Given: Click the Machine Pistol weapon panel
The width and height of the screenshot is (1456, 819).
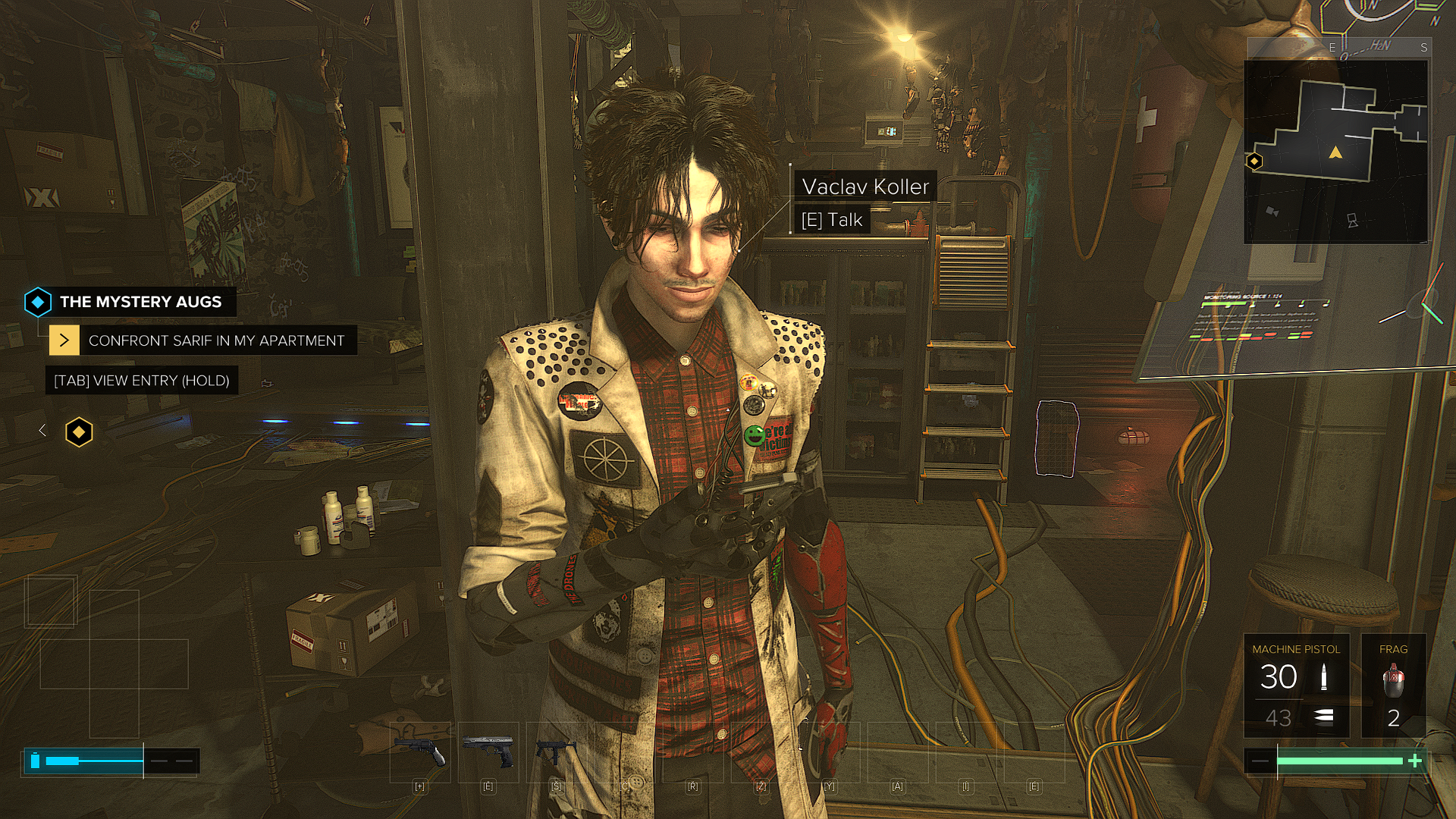Looking at the screenshot, I should 1296,685.
